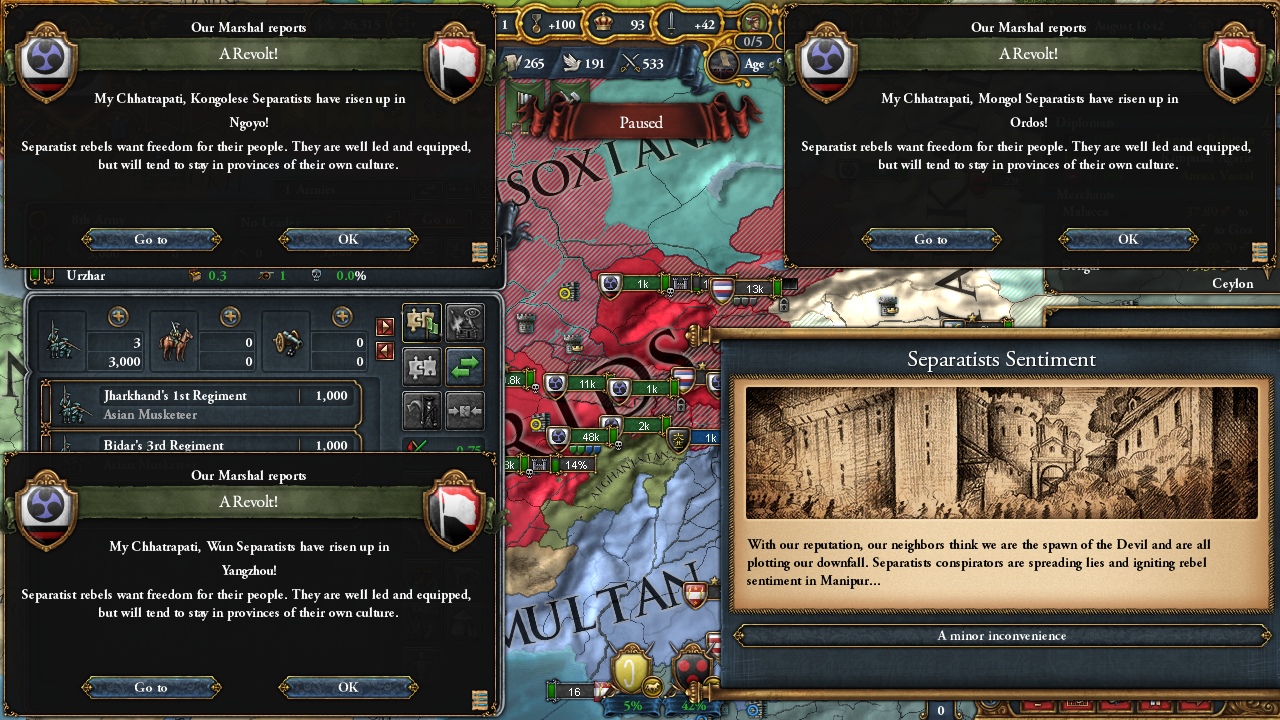Open the legitimacy crown icon
Image resolution: width=1280 pixels, height=720 pixels.
pos(604,23)
